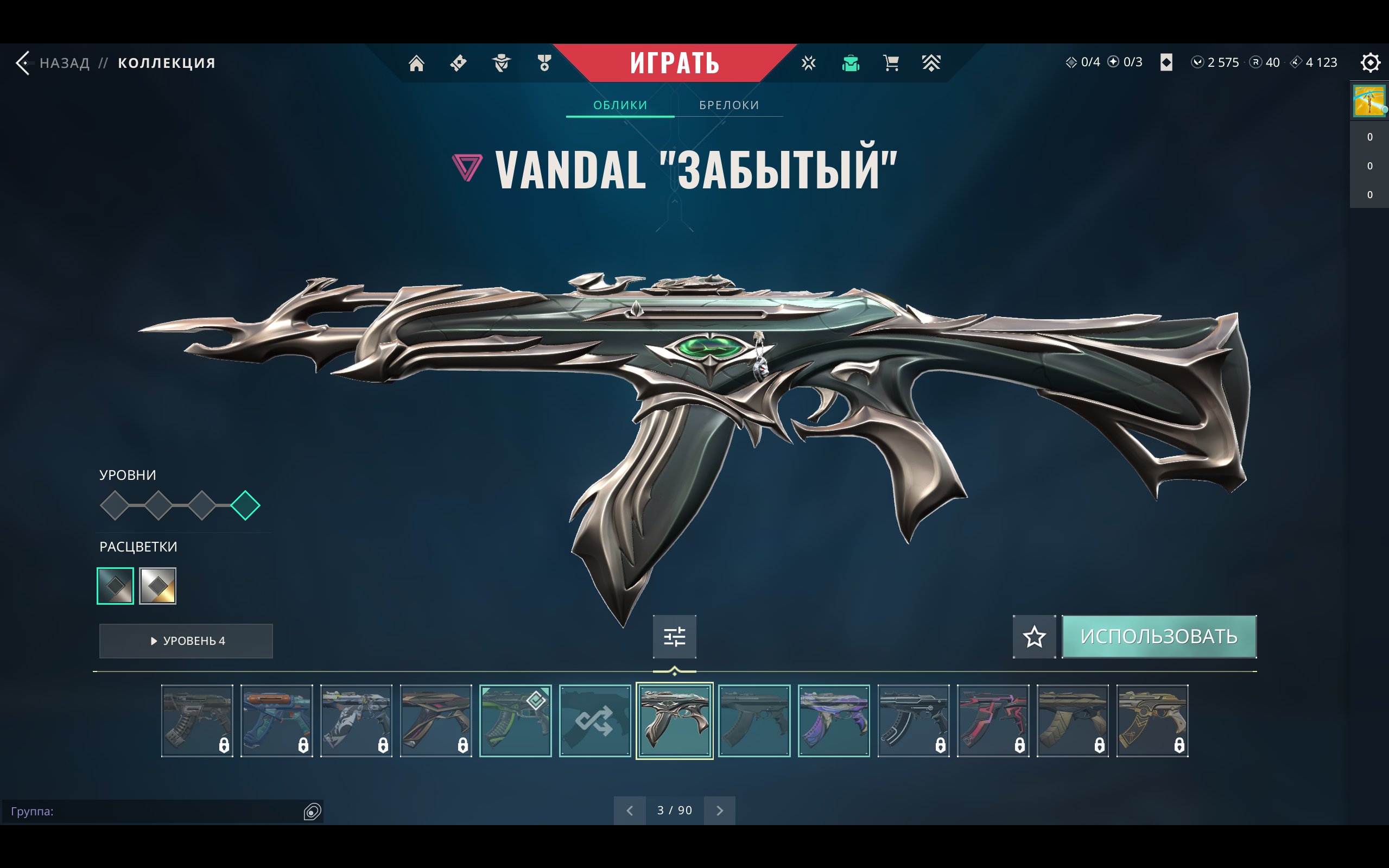Select the red and black Vandal thumbnail
Viewport: 1389px width, 868px height.
[x=993, y=721]
